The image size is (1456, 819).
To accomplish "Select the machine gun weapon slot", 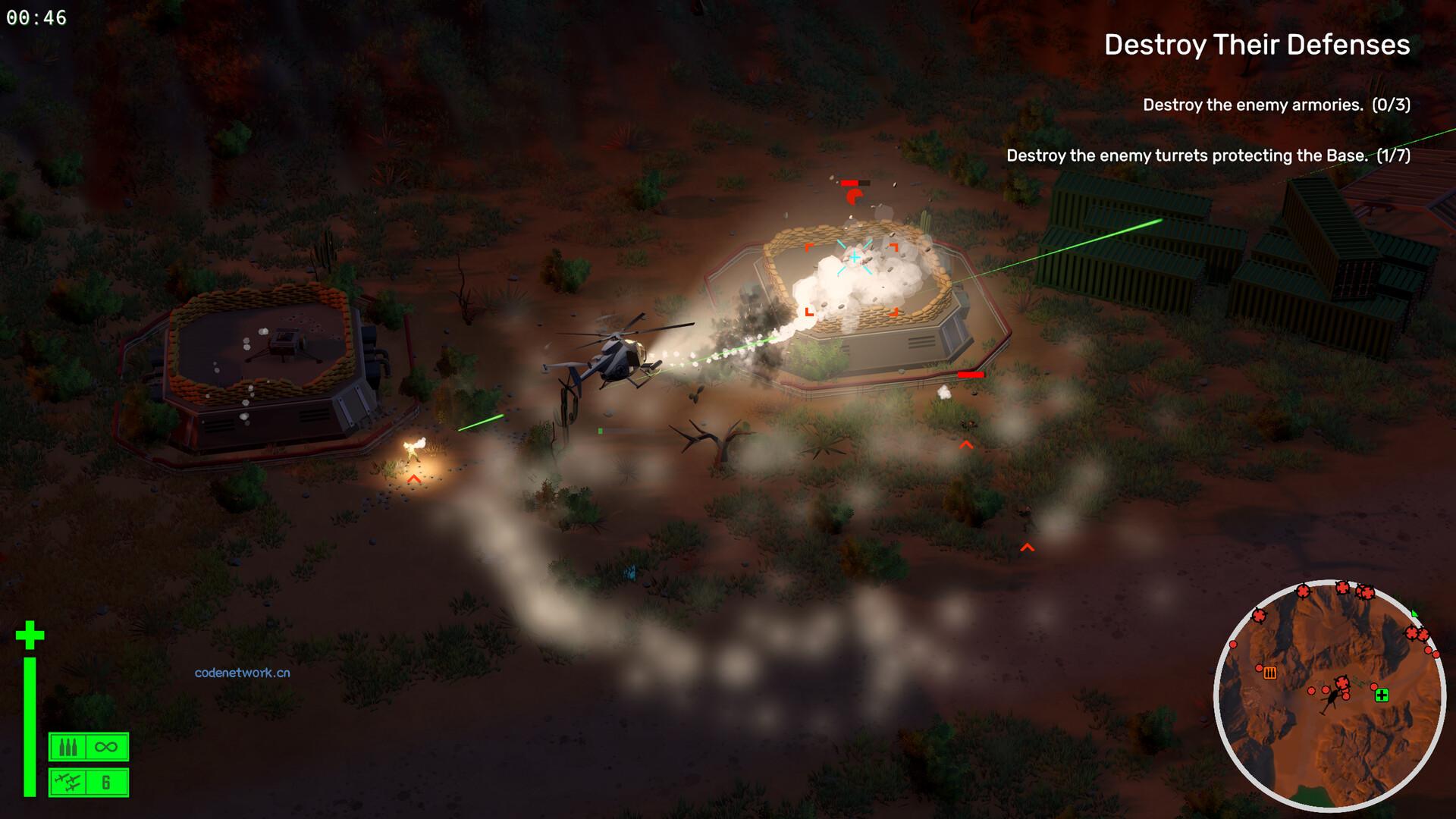I will pyautogui.click(x=89, y=747).
